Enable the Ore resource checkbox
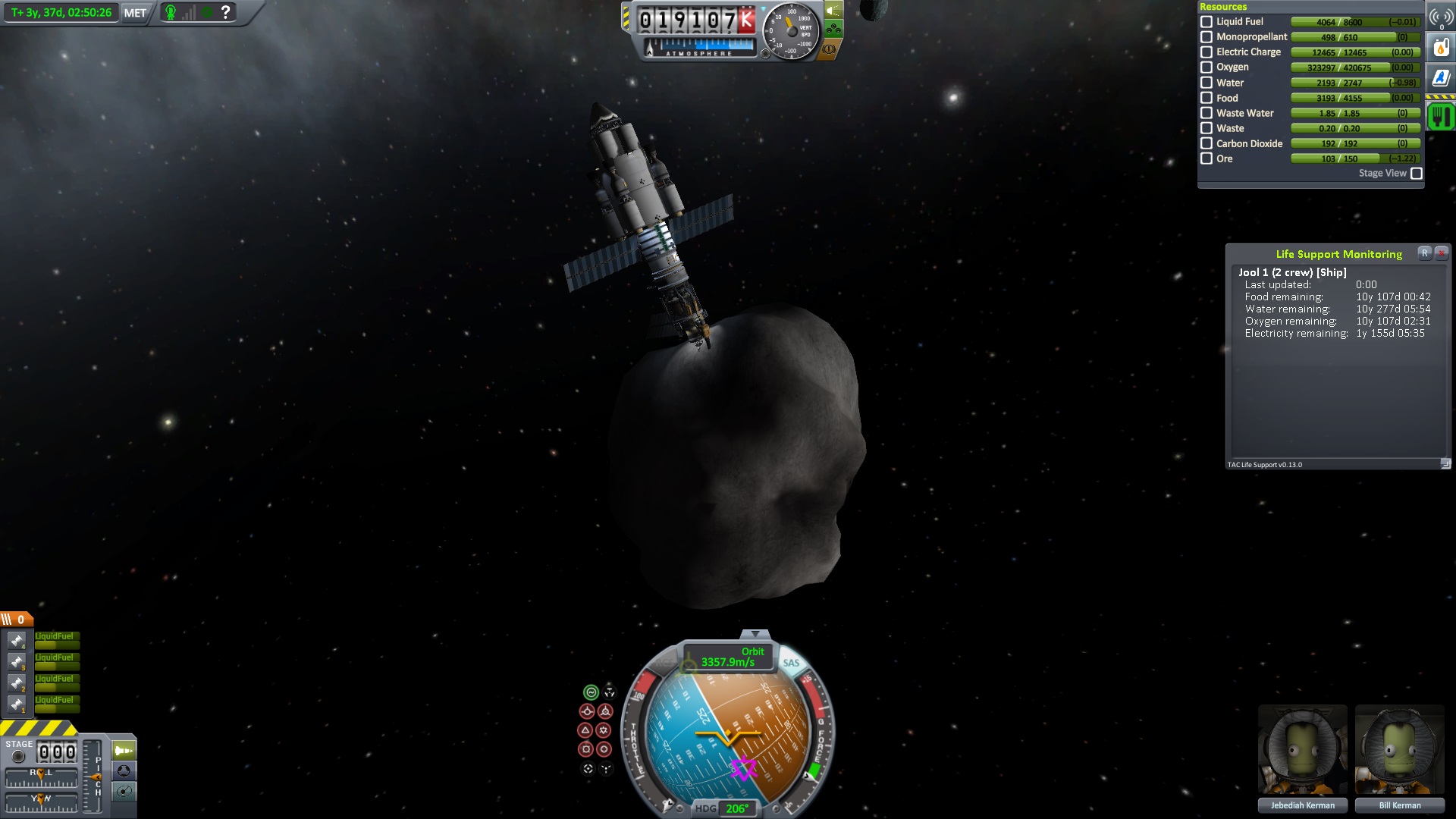This screenshot has width=1456, height=819. (1207, 158)
